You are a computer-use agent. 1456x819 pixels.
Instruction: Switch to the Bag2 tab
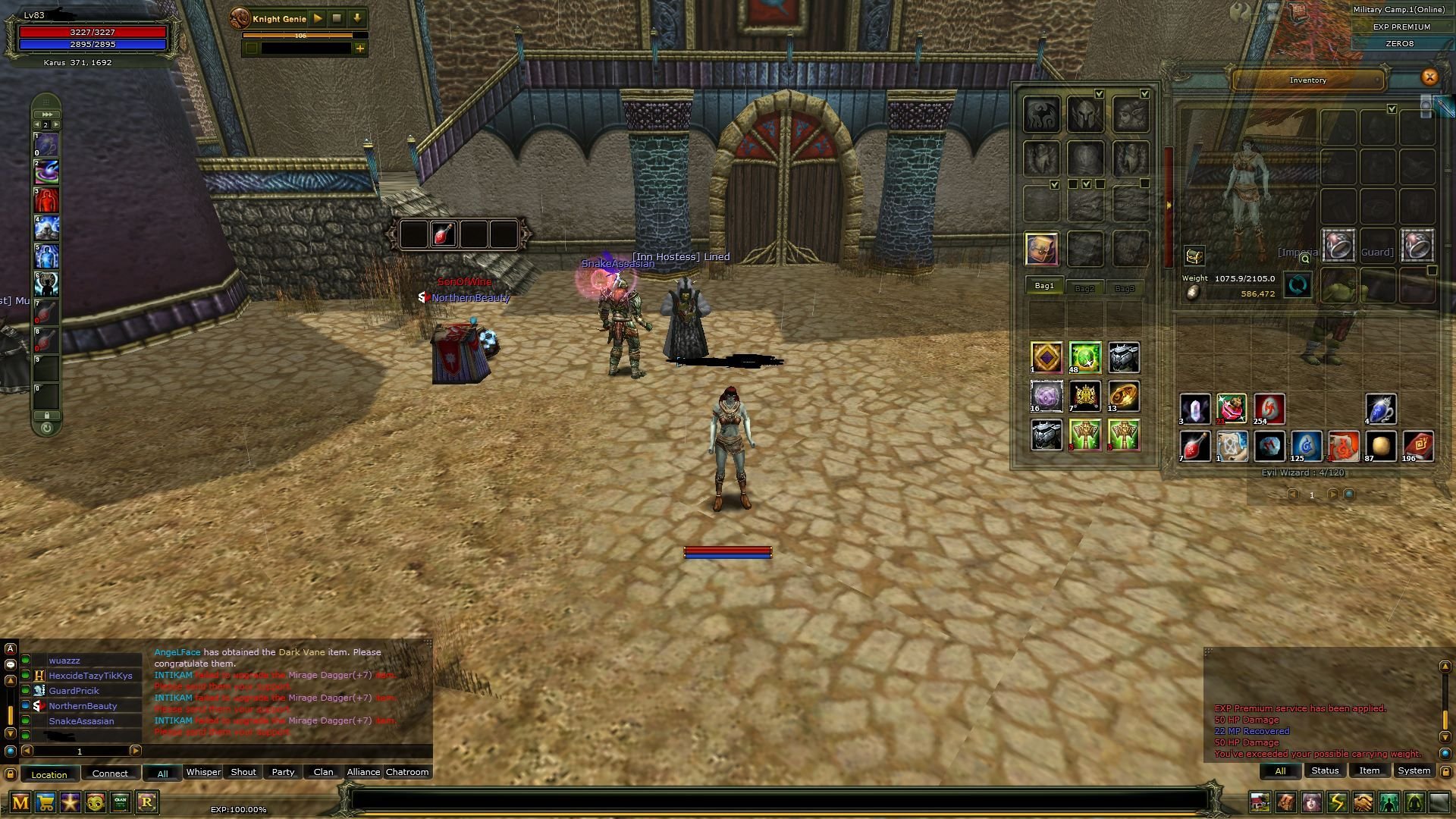pyautogui.click(x=1084, y=288)
